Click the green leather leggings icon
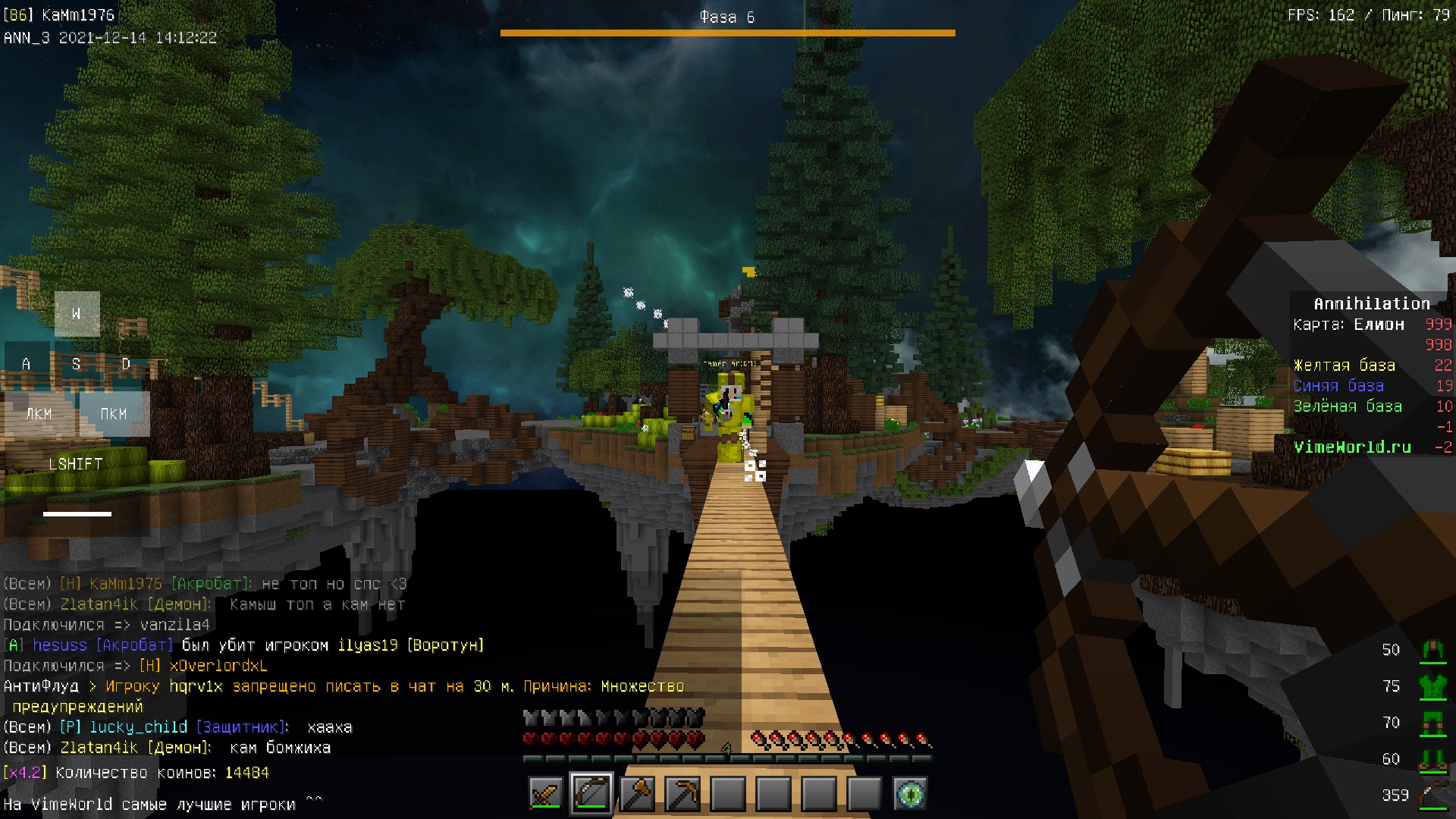This screenshot has height=819, width=1456. (x=1432, y=723)
